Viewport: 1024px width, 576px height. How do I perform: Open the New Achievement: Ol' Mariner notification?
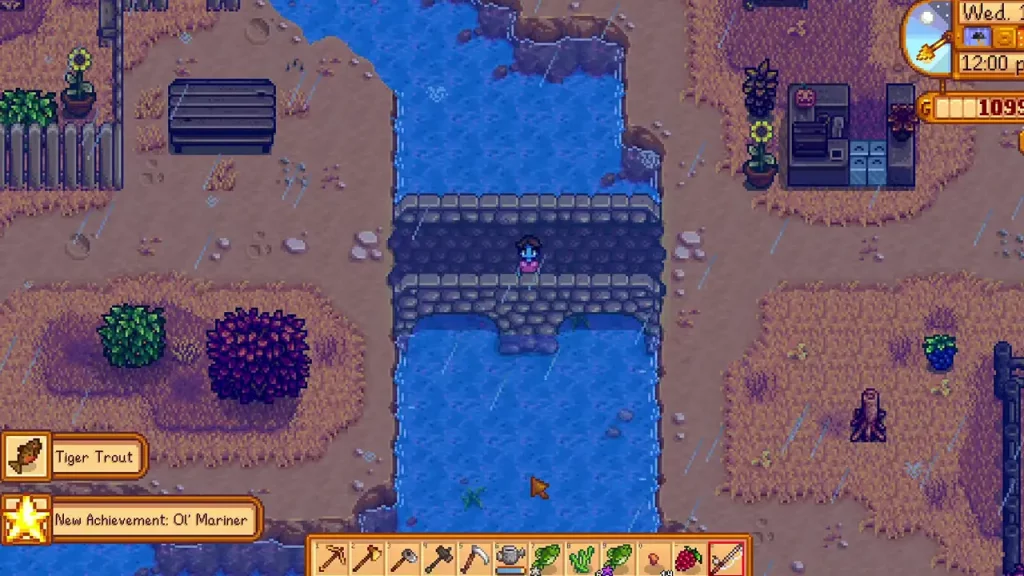[132, 519]
